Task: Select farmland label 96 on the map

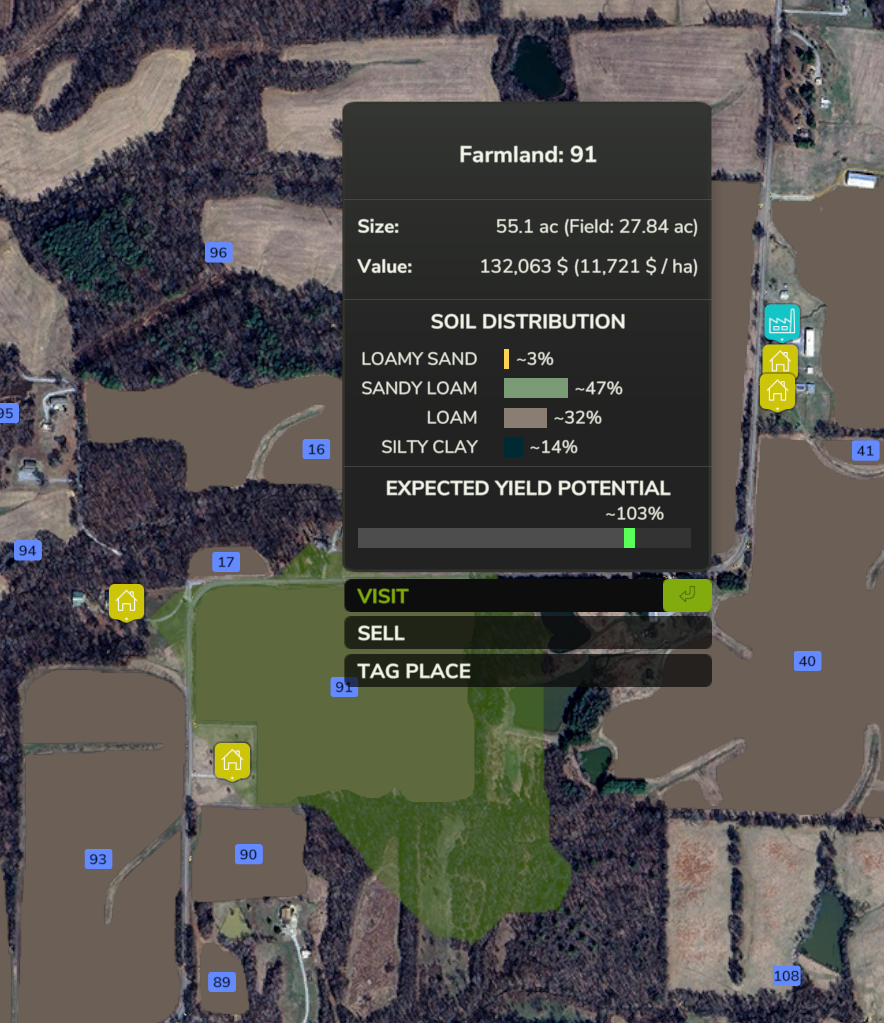Action: 218,252
